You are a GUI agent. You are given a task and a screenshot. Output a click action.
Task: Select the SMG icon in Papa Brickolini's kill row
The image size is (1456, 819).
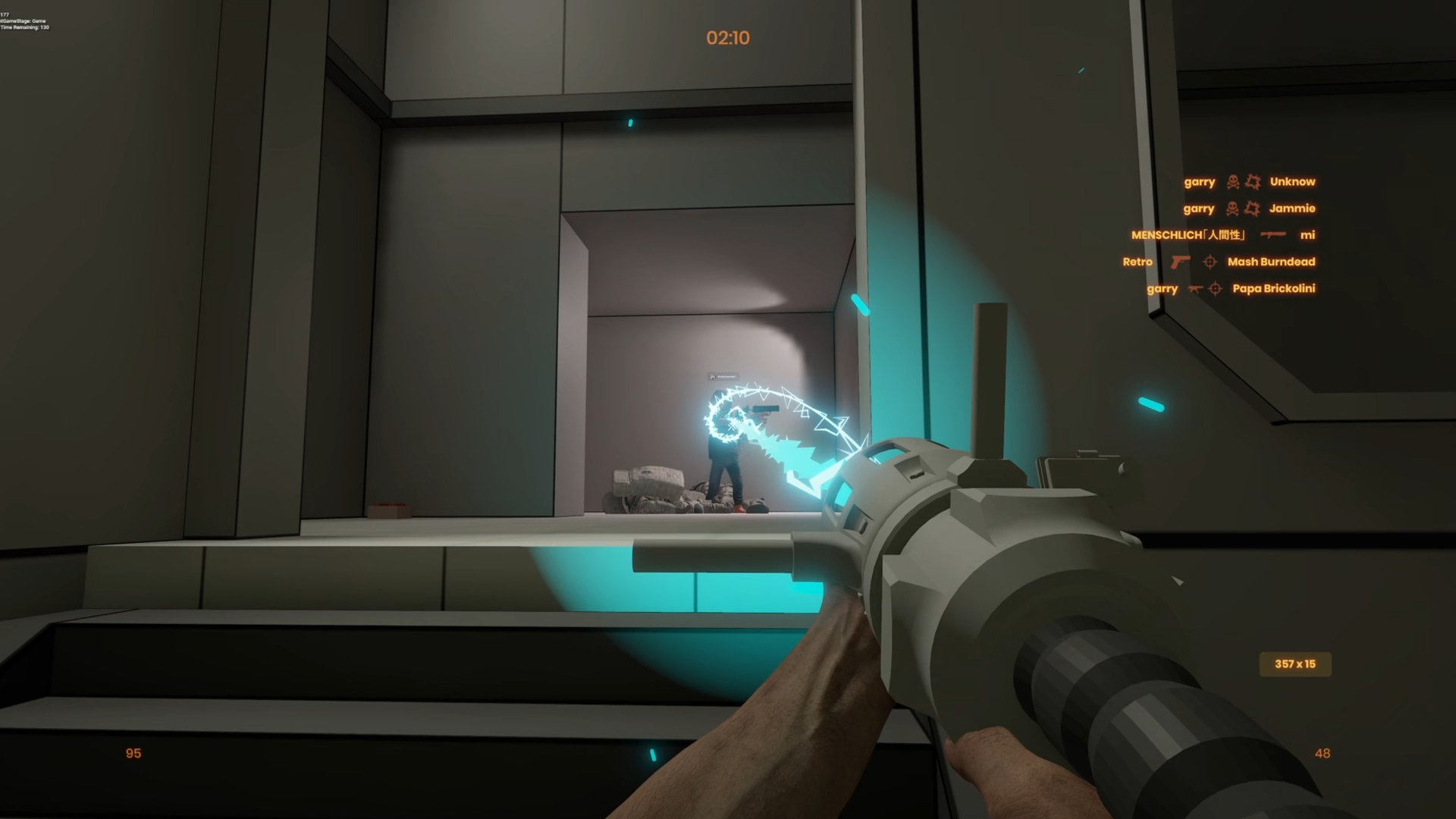point(1196,289)
